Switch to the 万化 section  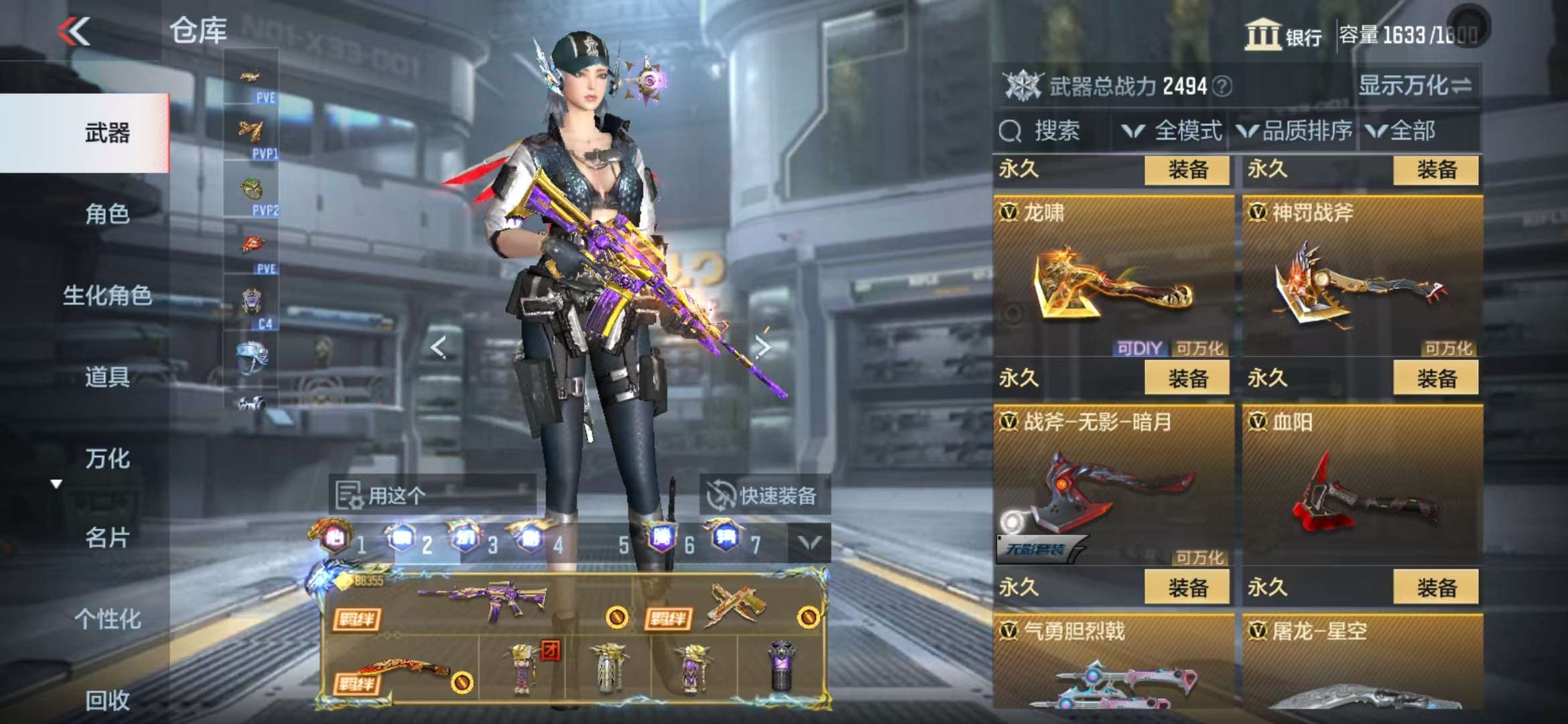coord(107,459)
